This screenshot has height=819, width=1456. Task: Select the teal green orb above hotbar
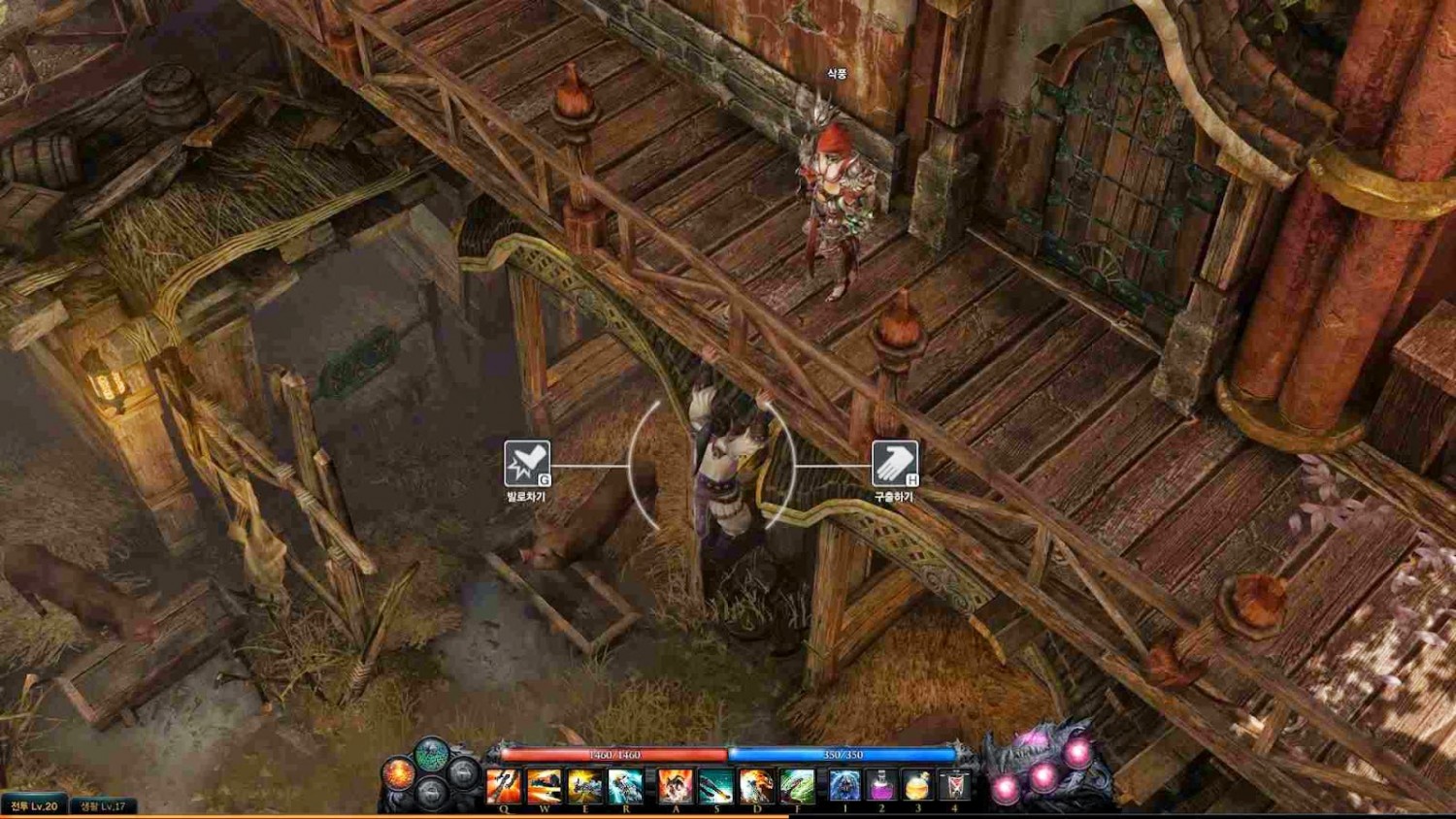click(431, 753)
